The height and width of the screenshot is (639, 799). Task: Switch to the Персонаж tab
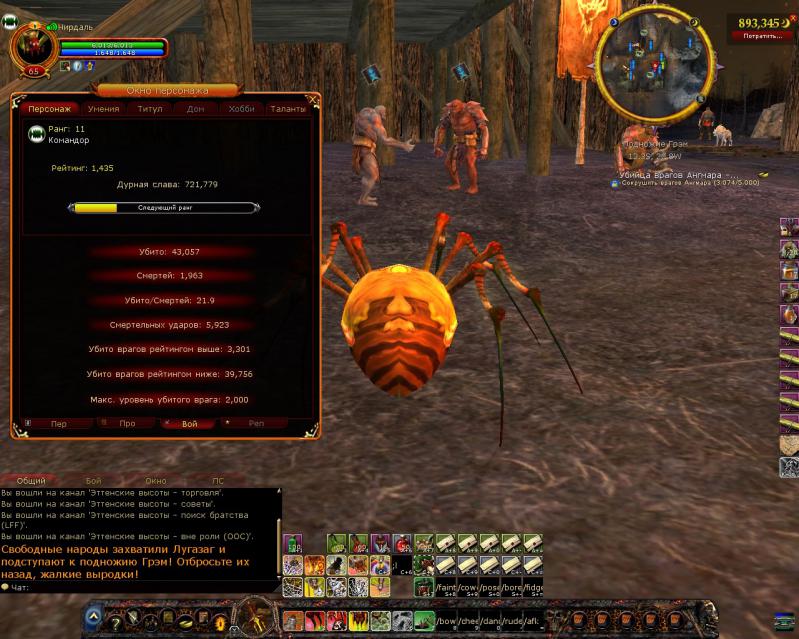click(x=49, y=109)
